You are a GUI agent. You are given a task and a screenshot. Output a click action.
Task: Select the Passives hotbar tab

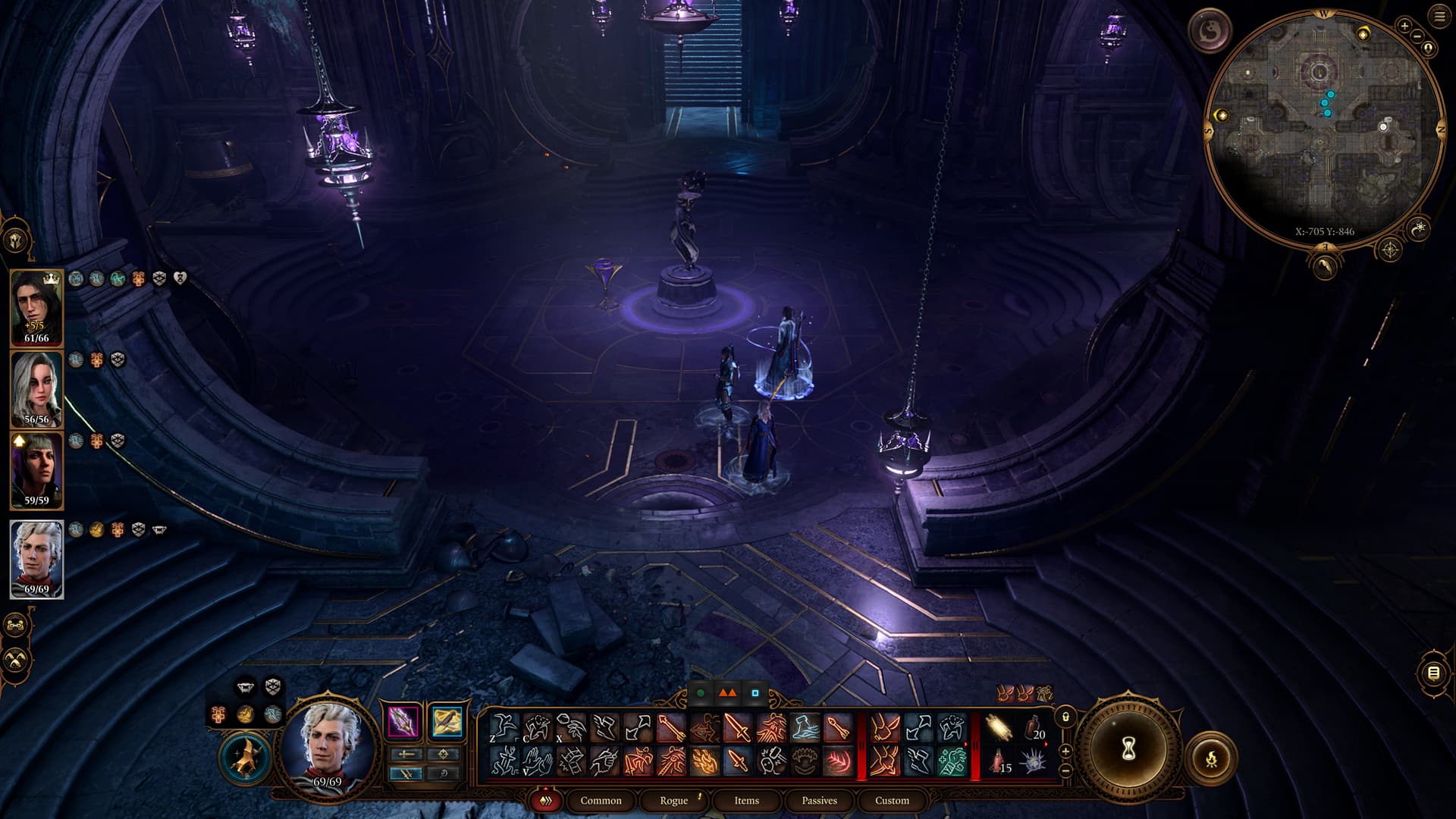point(819,801)
